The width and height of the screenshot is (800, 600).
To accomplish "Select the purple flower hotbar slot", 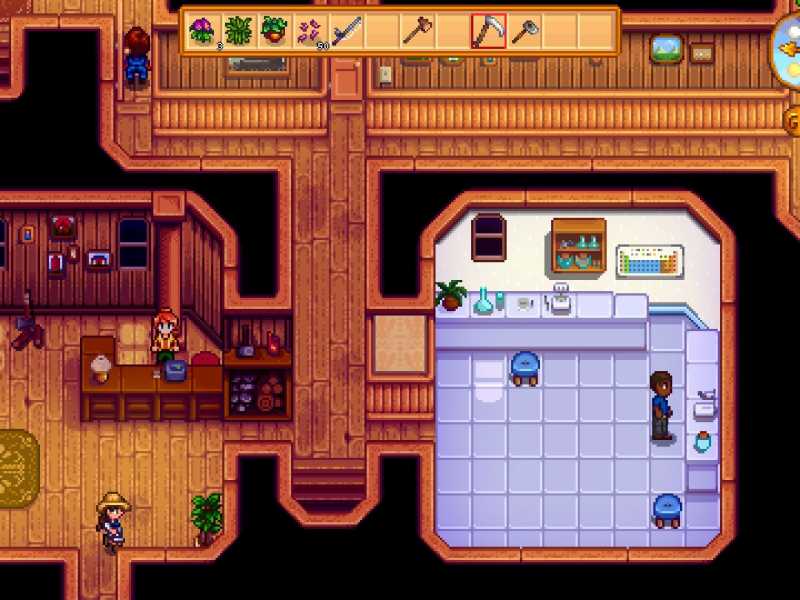I will tap(203, 31).
